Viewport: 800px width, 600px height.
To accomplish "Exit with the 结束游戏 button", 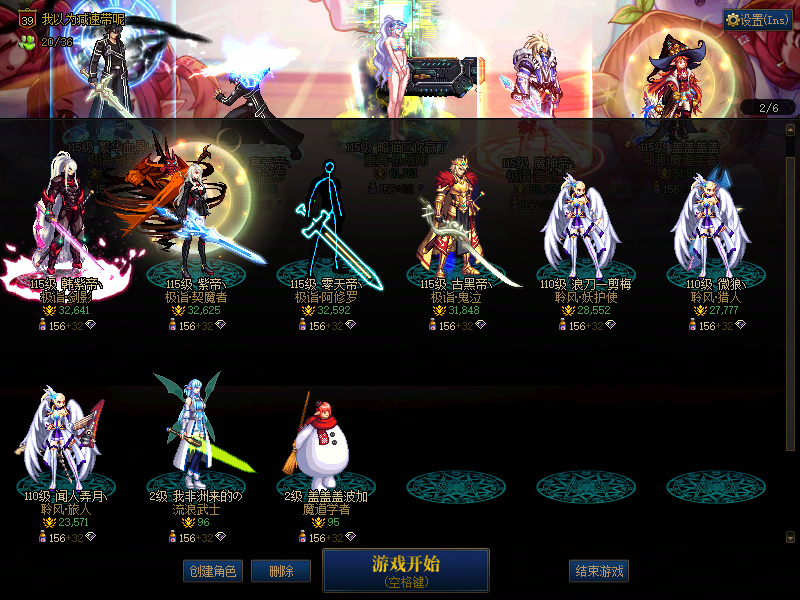I will (599, 571).
